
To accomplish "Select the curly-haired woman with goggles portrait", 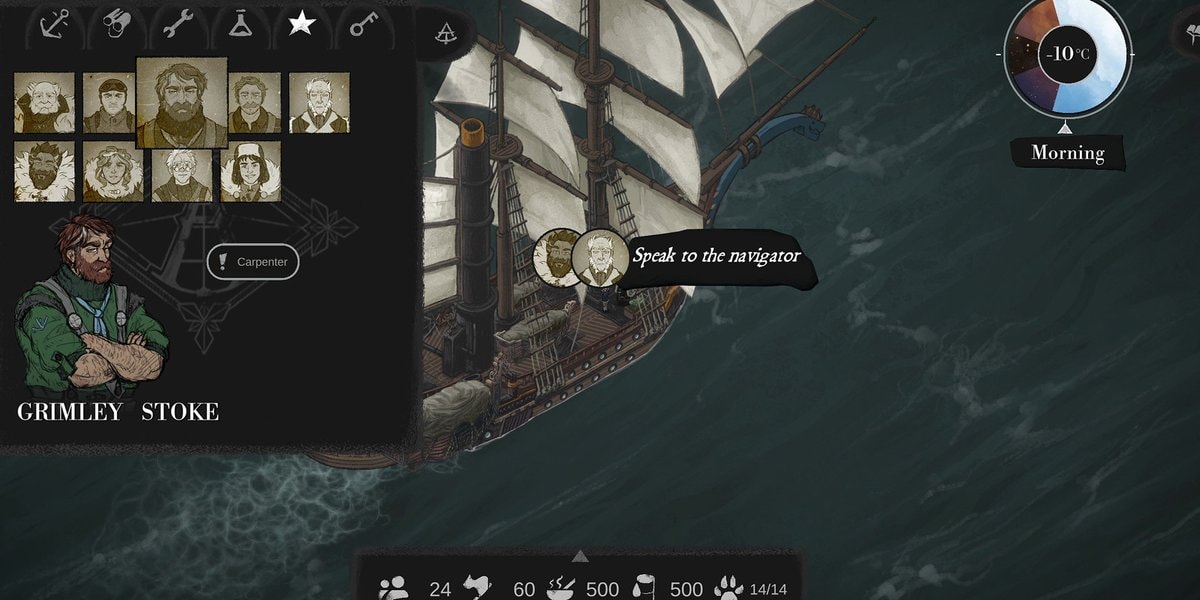I will (x=113, y=171).
